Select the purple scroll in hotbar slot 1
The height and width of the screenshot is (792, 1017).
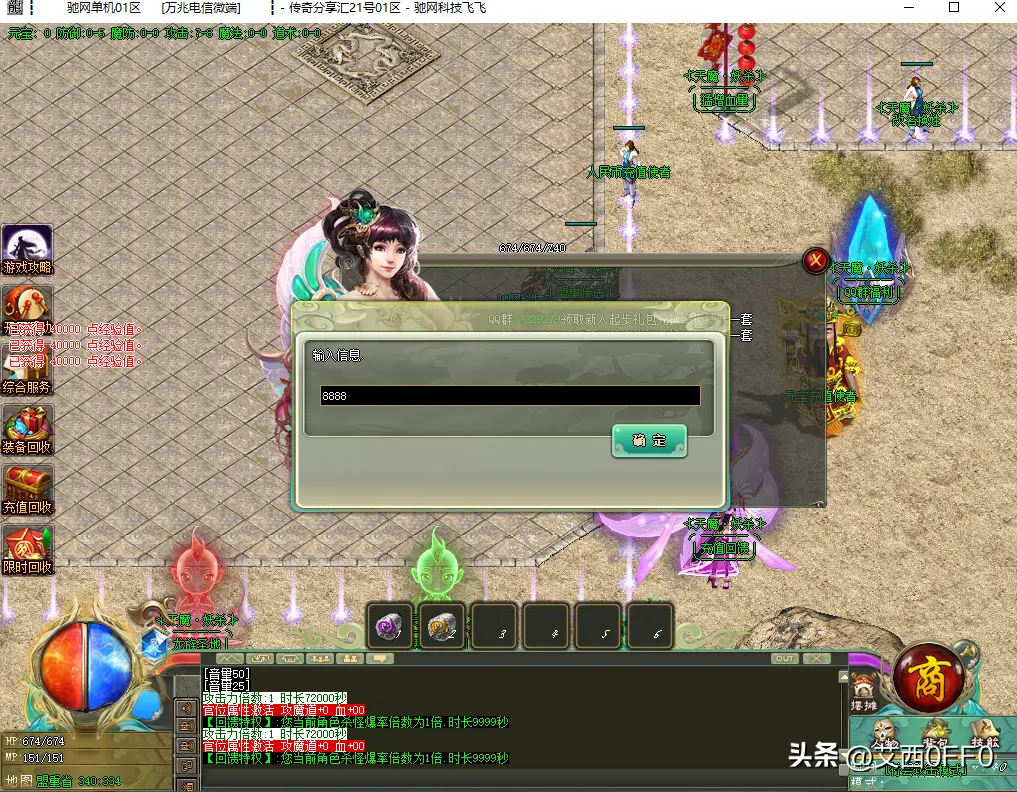pyautogui.click(x=389, y=627)
